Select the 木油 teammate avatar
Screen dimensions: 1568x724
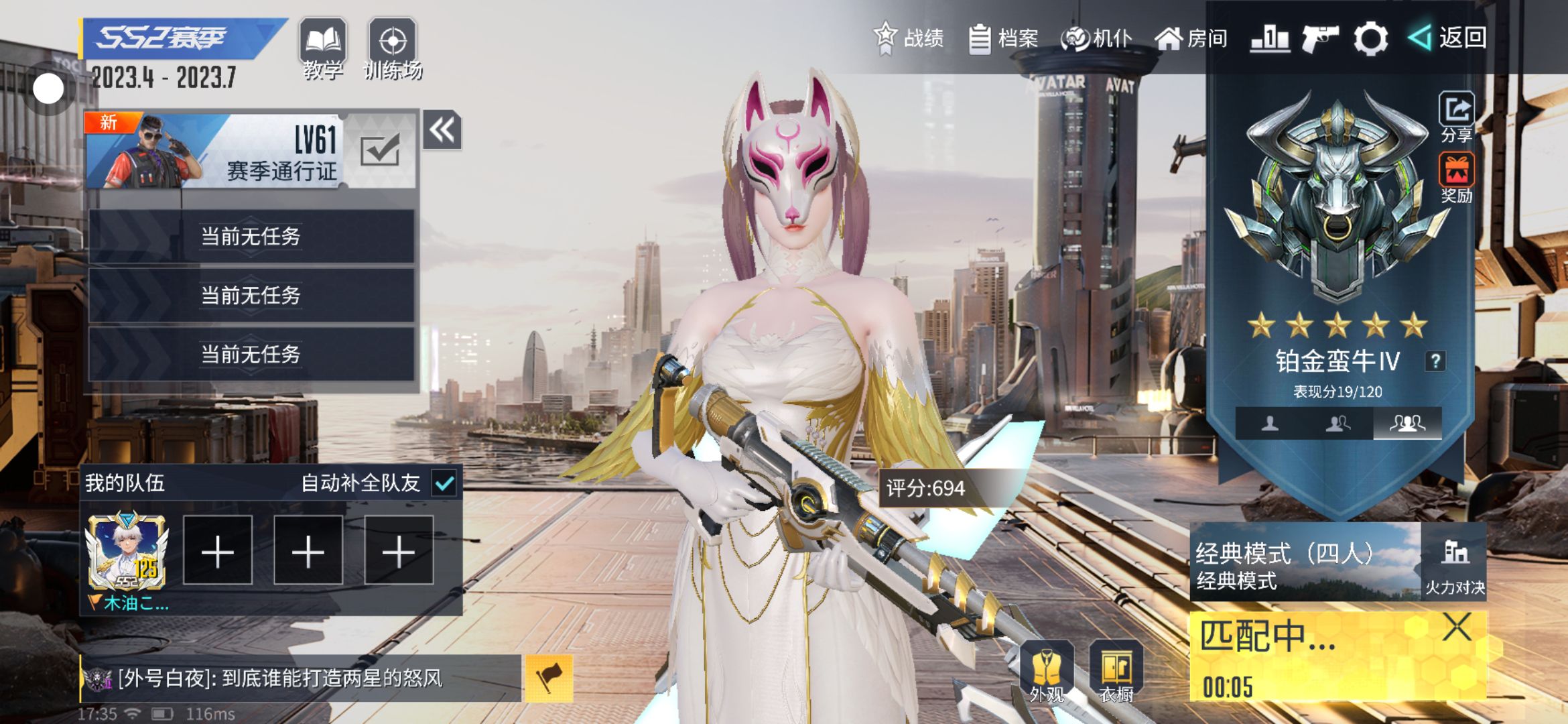pyautogui.click(x=127, y=553)
